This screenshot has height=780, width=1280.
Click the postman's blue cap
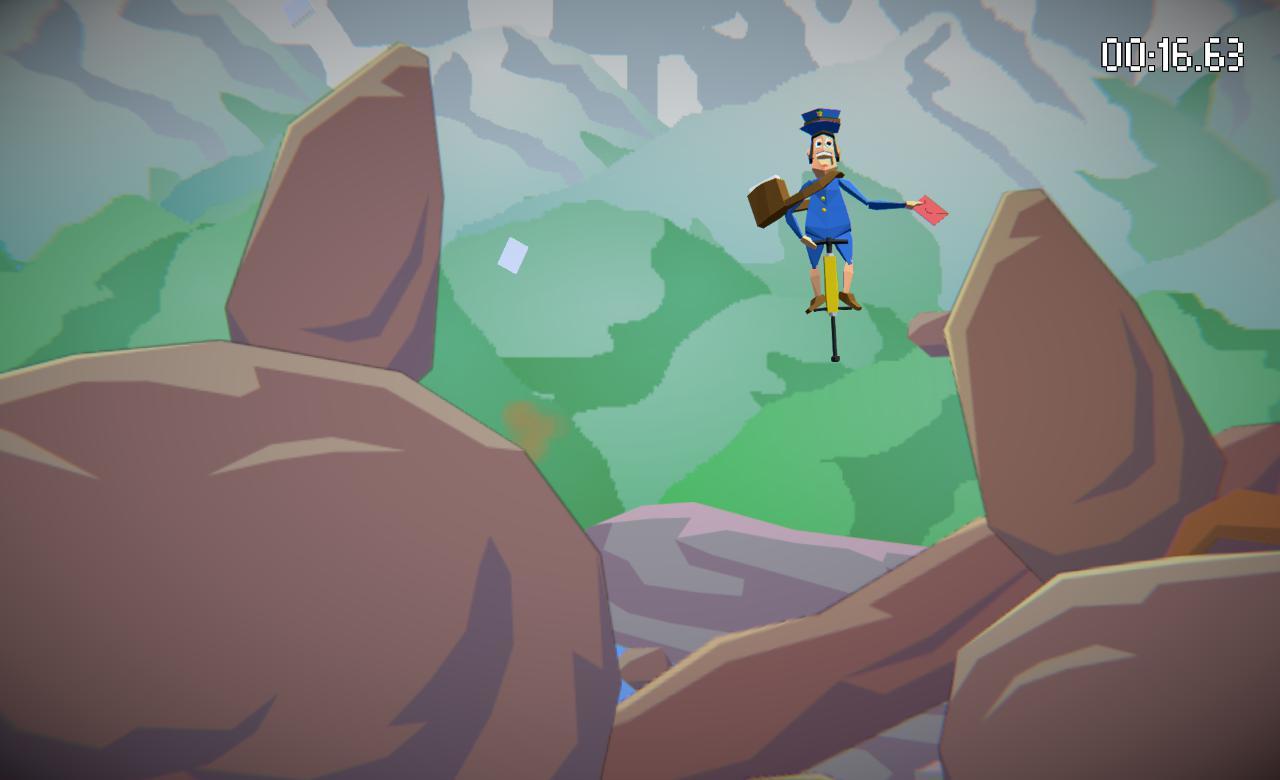click(x=821, y=121)
